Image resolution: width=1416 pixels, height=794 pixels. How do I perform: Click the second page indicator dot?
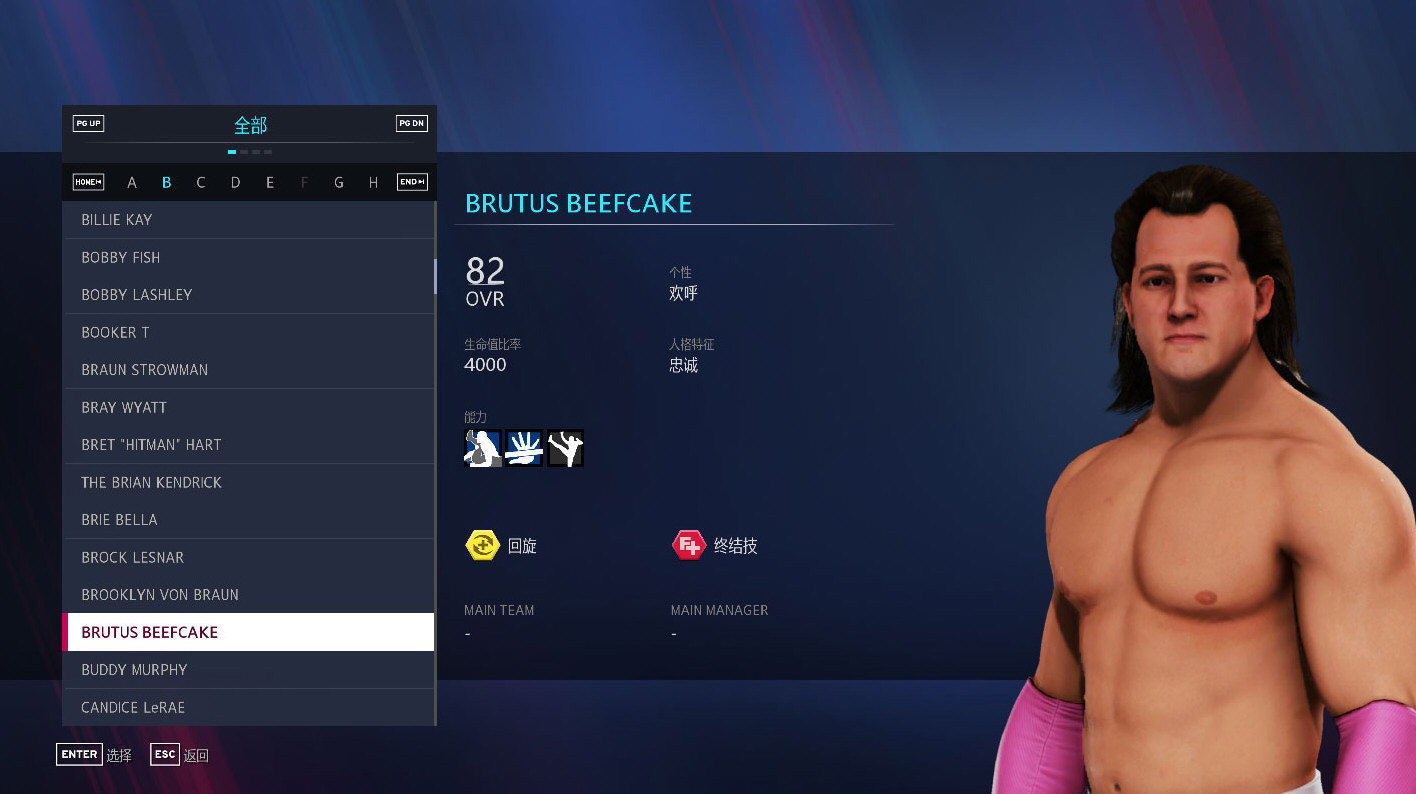(244, 151)
